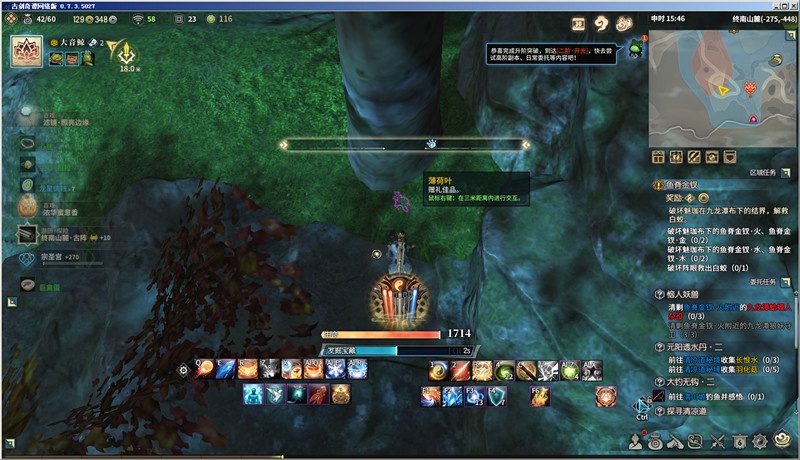Viewport: 800px width, 460px height.
Task: Select the 宗圣宫 +270 reputation entry
Action: point(60,258)
